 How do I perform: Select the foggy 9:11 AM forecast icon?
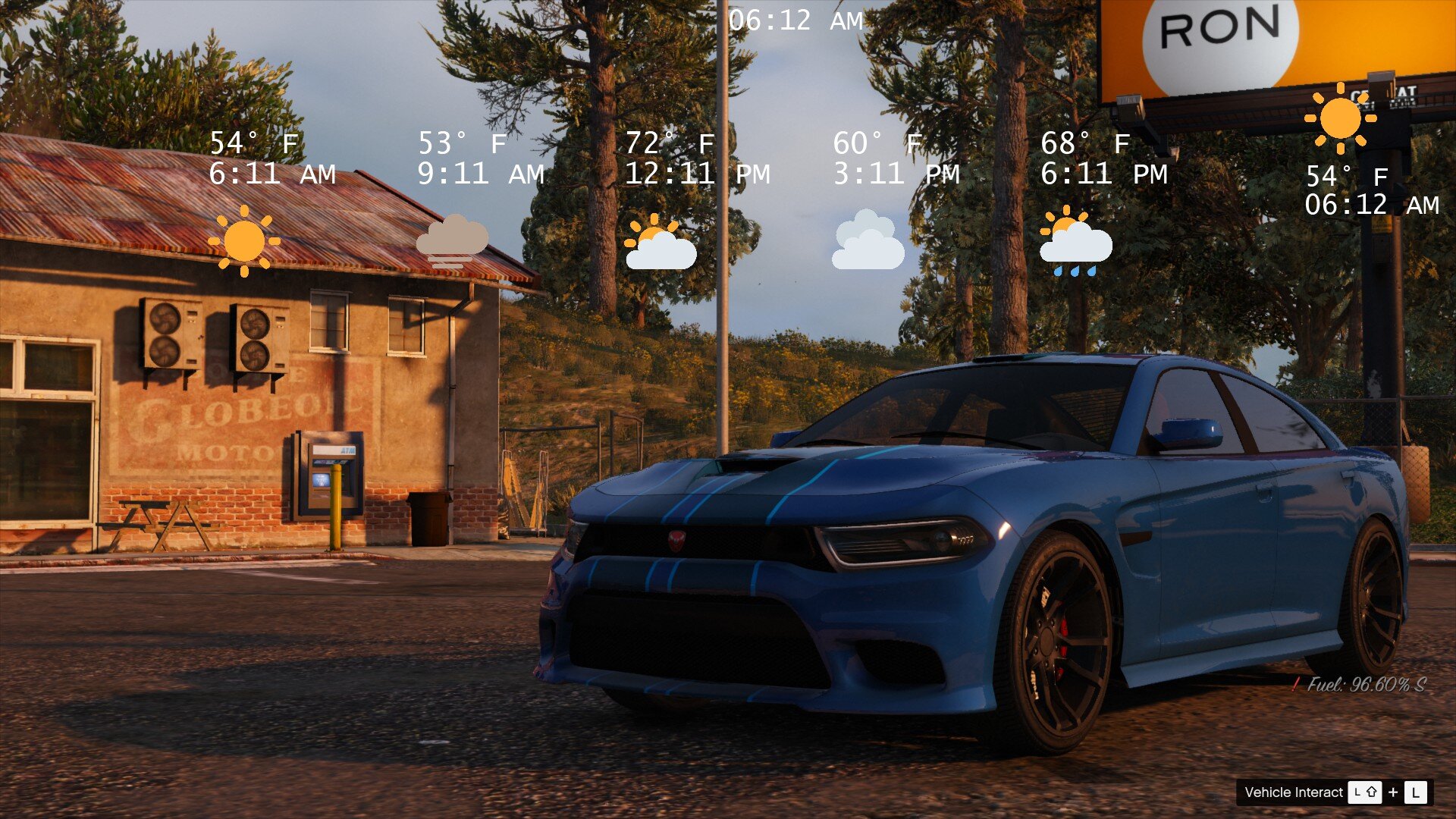[452, 241]
